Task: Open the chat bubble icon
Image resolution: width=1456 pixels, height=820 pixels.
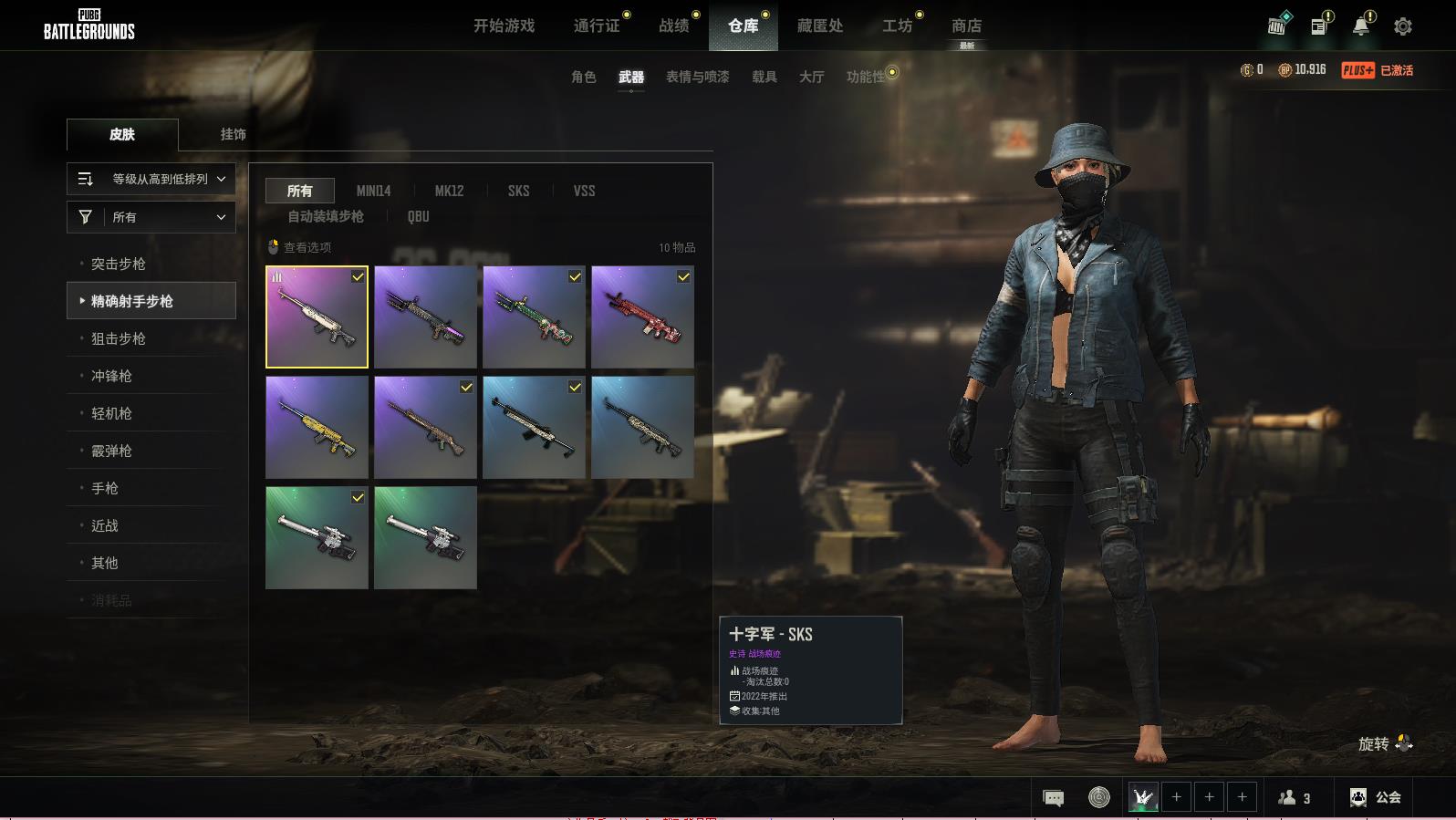Action: 1053,798
